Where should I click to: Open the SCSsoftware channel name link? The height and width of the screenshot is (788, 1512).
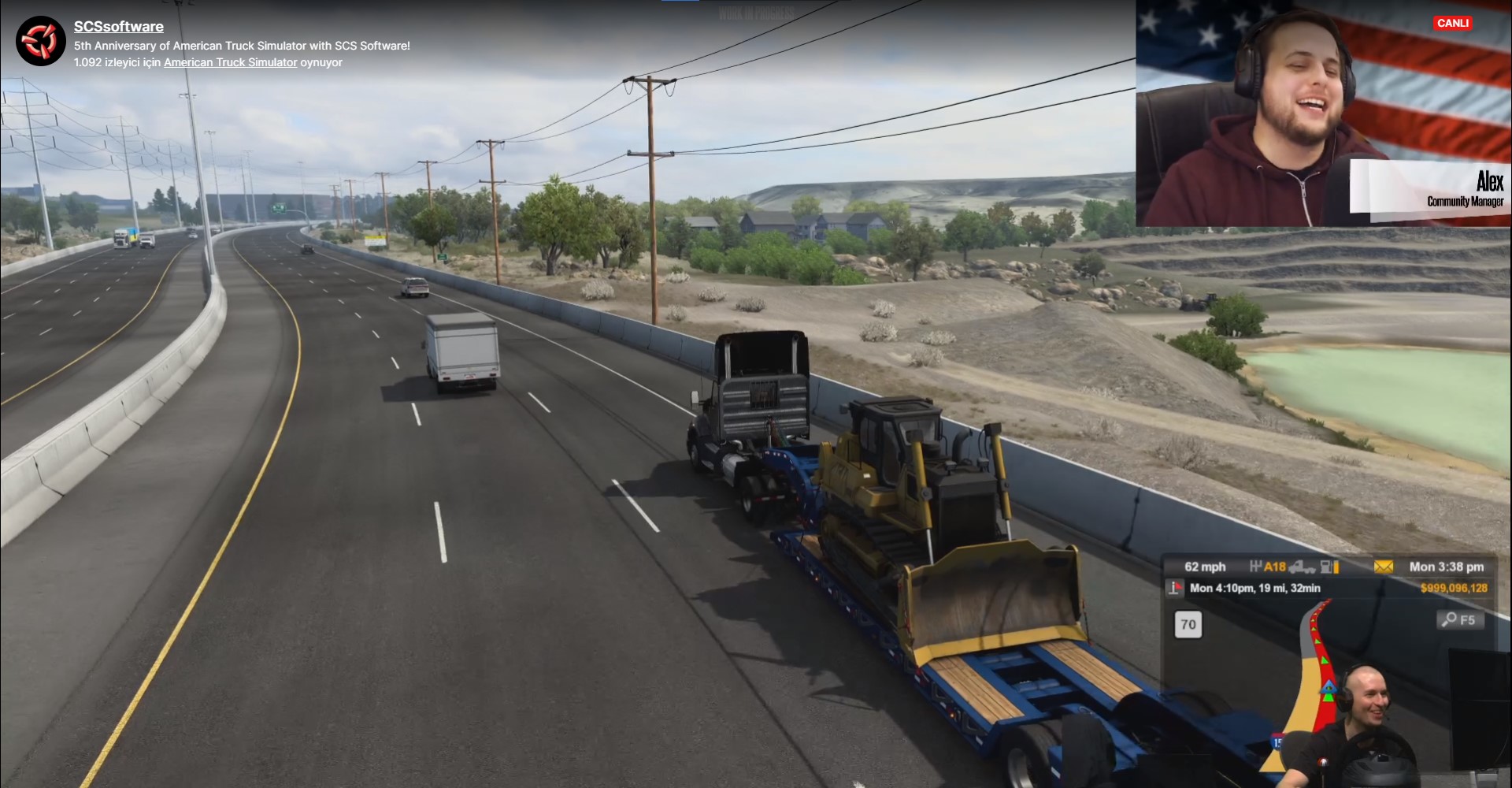(119, 27)
